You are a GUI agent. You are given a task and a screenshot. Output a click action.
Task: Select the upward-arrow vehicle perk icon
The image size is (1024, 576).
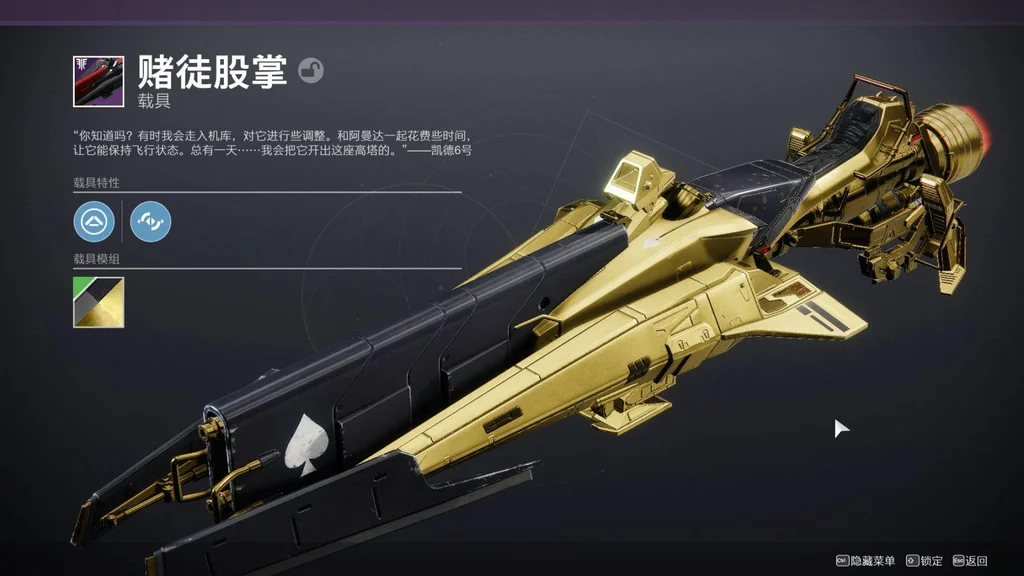point(93,221)
